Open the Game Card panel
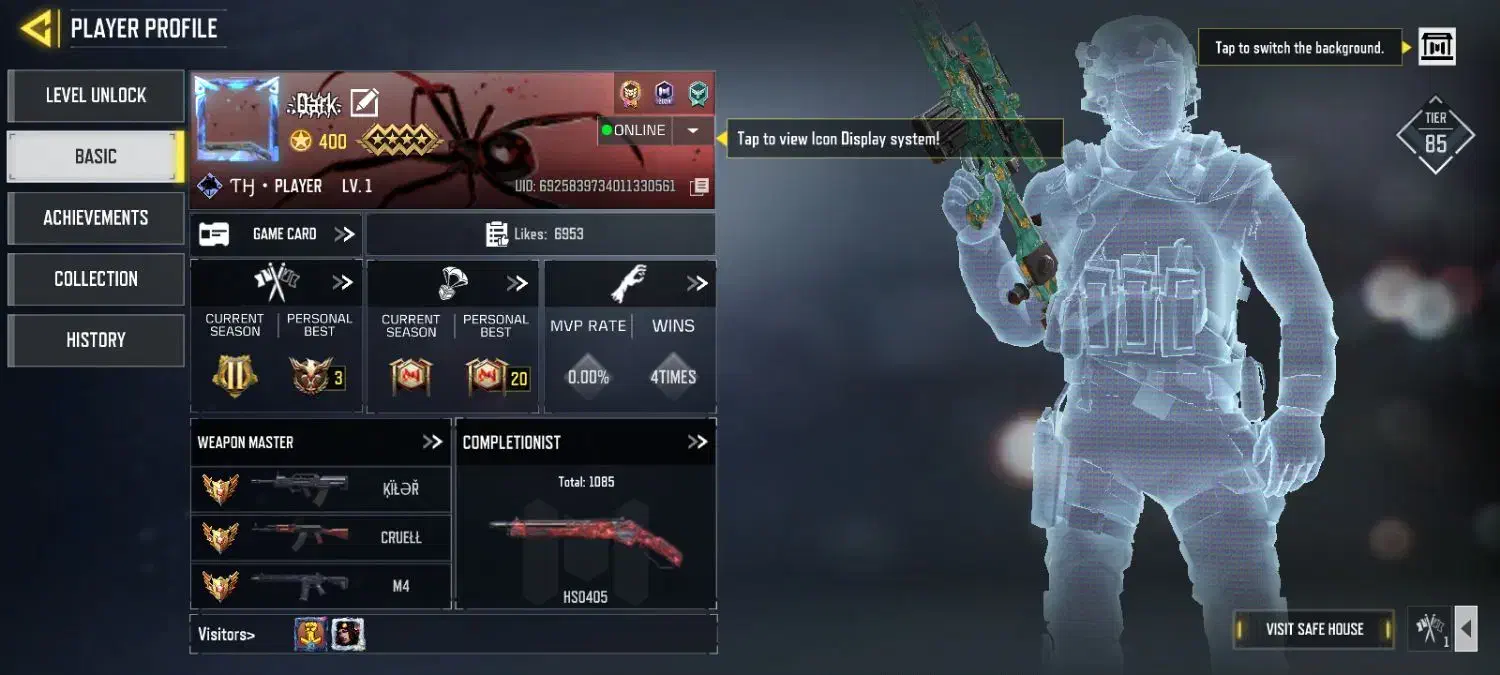The height and width of the screenshot is (675, 1500). [276, 234]
